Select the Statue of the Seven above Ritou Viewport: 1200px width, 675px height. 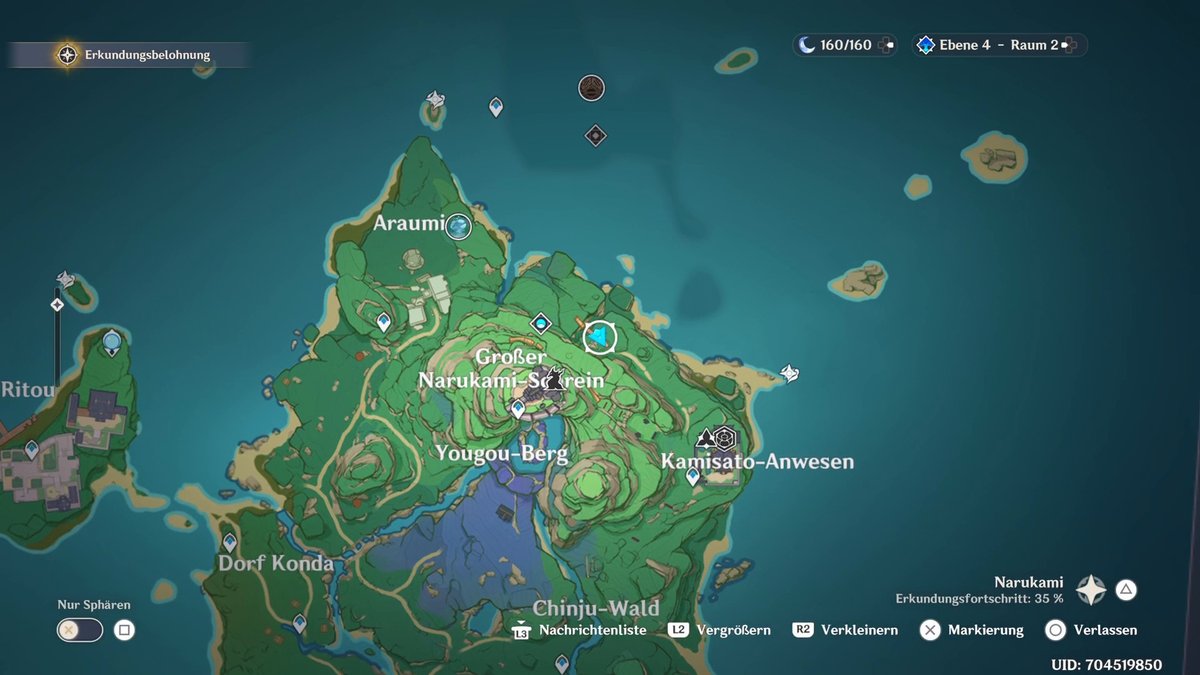[x=112, y=343]
